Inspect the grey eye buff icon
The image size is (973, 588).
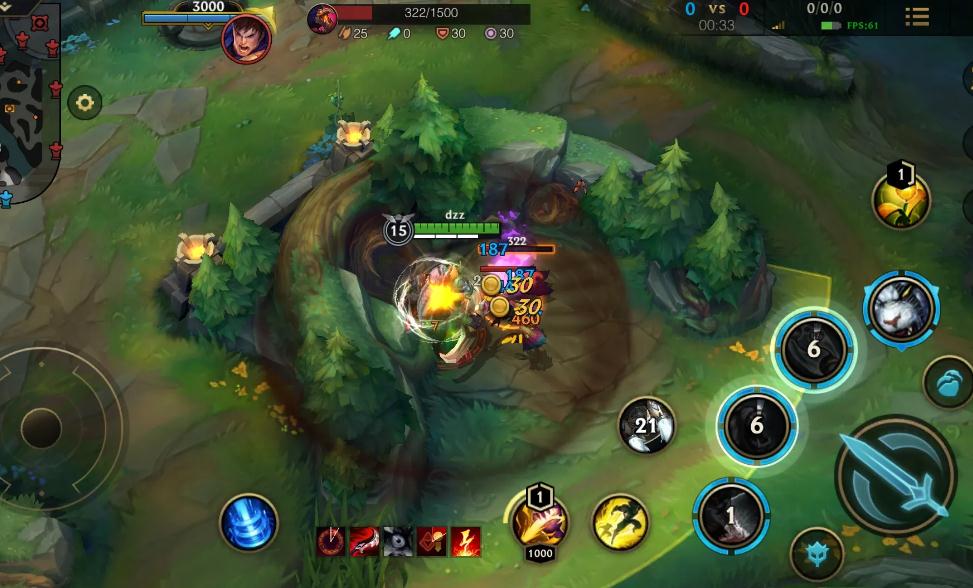pos(397,541)
